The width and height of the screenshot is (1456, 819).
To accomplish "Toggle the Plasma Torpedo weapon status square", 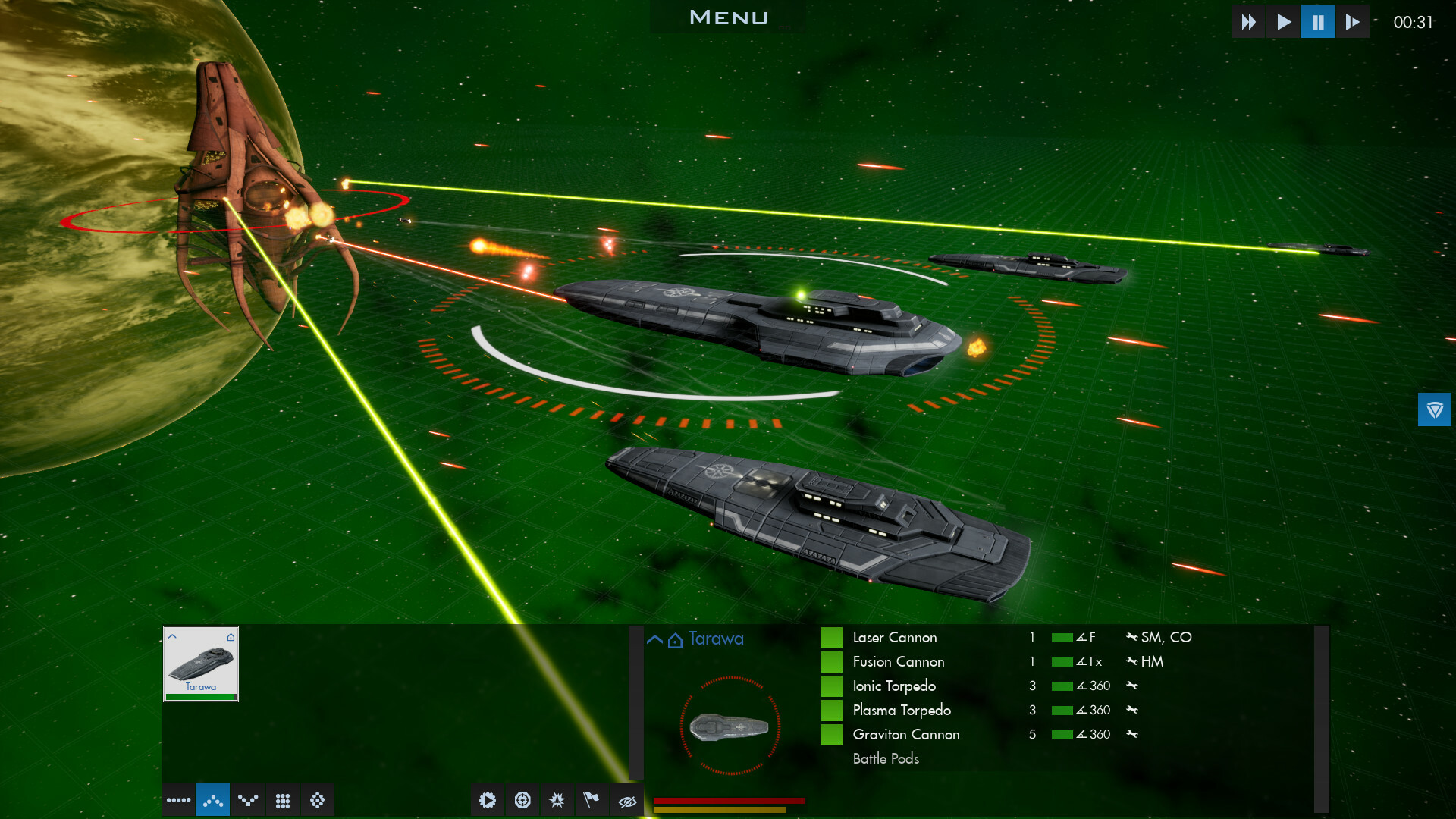I will [833, 710].
